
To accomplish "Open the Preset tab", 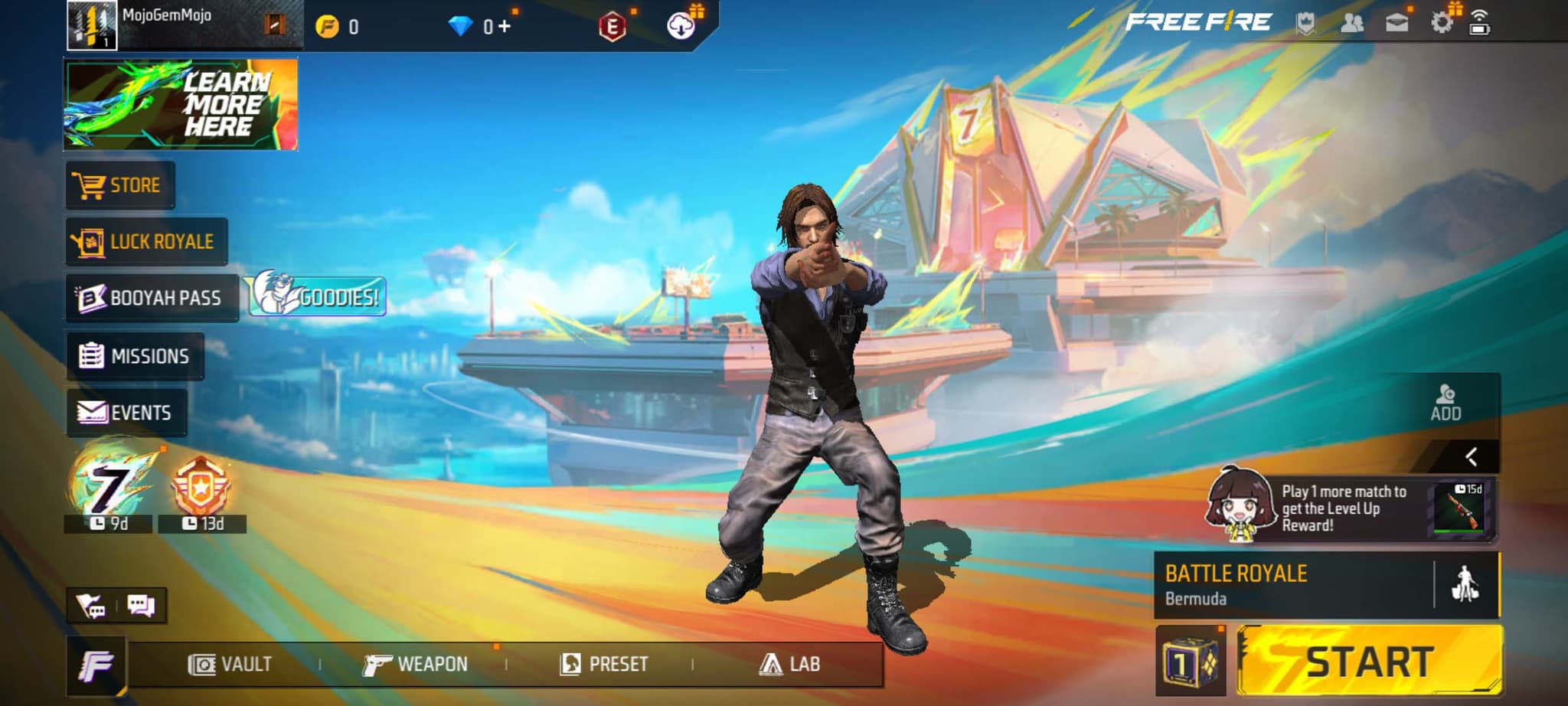I will pos(604,664).
